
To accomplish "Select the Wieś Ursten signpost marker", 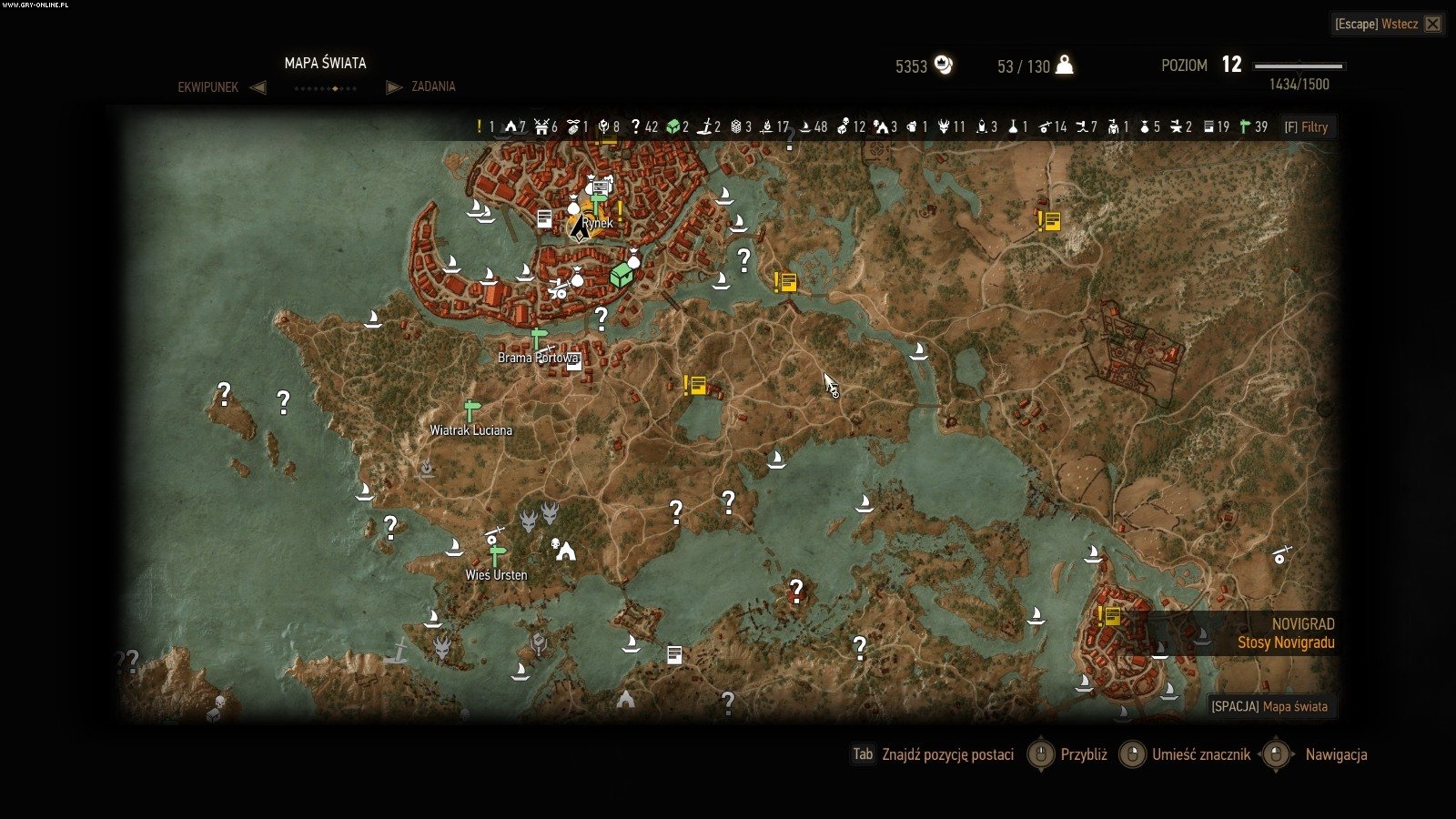I will pyautogui.click(x=497, y=556).
